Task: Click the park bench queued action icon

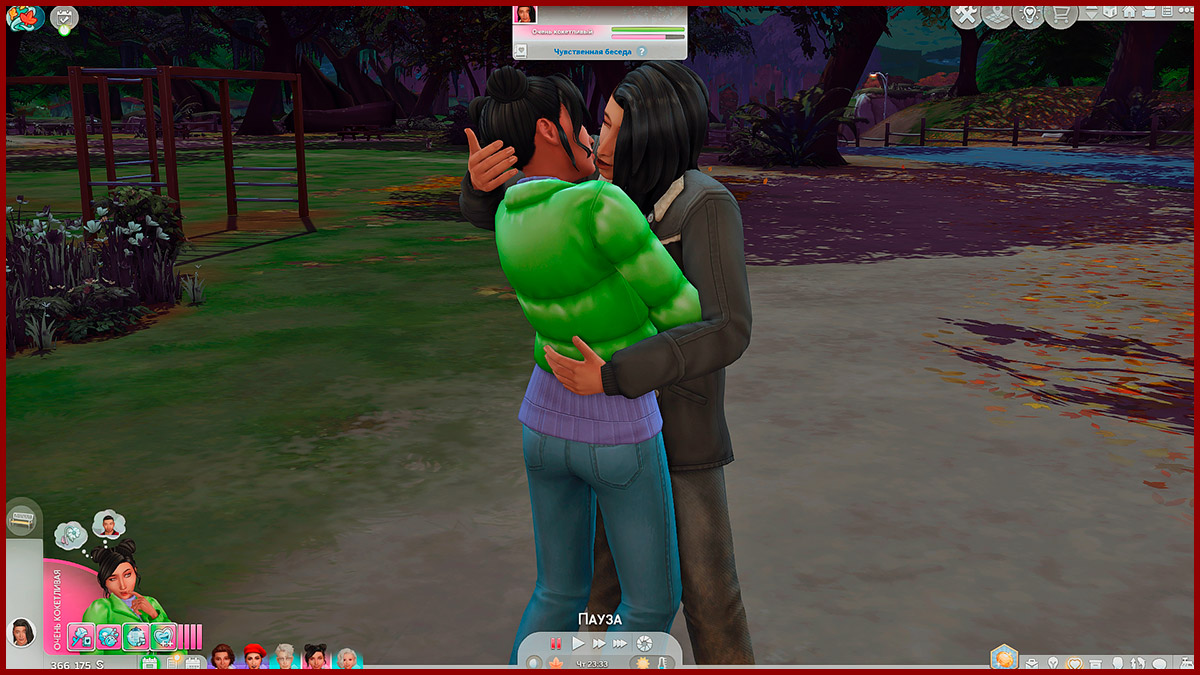Action: 20,520
